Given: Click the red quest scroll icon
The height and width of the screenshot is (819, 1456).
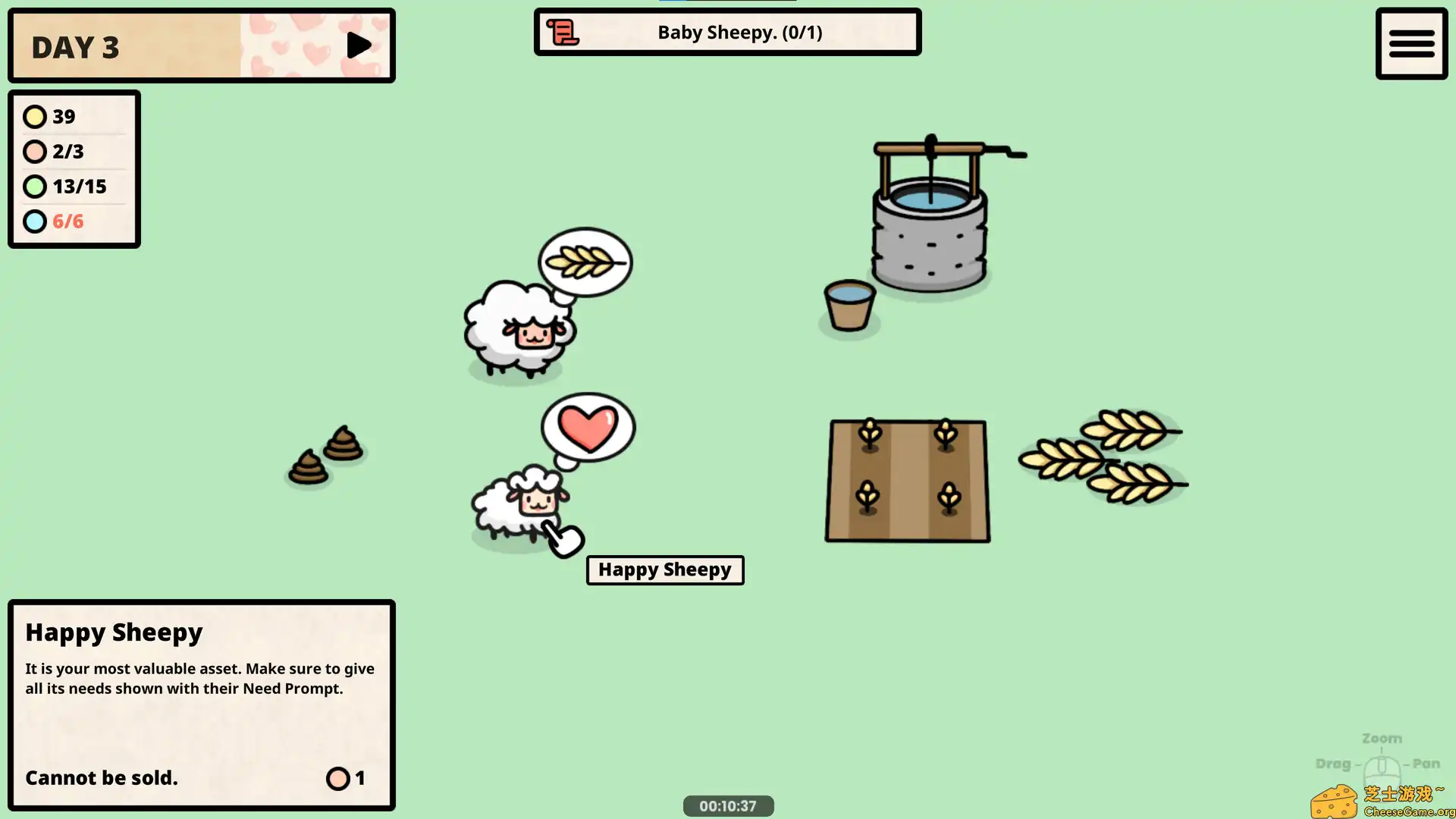Looking at the screenshot, I should pos(562,32).
